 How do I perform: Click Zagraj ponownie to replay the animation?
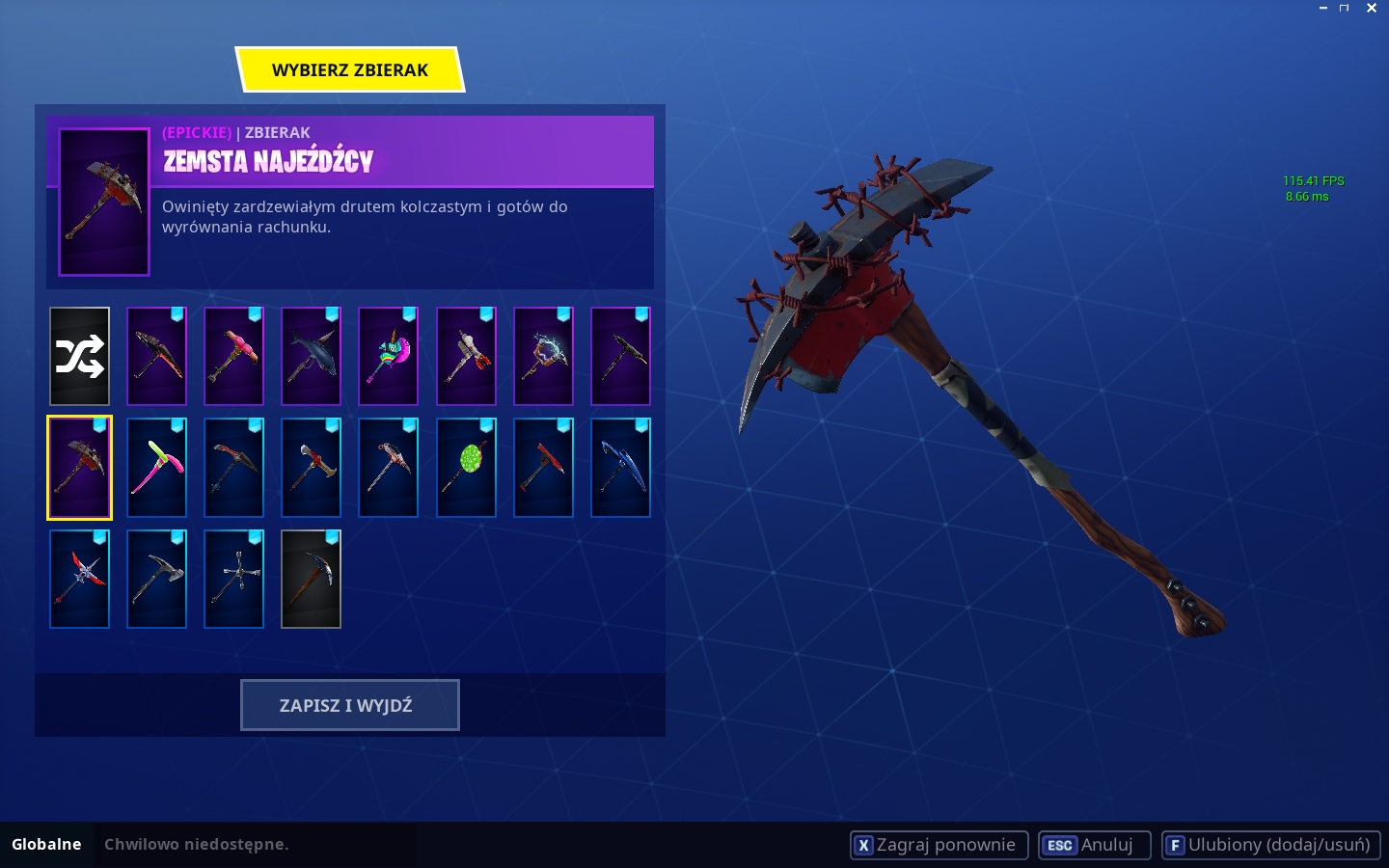[938, 845]
